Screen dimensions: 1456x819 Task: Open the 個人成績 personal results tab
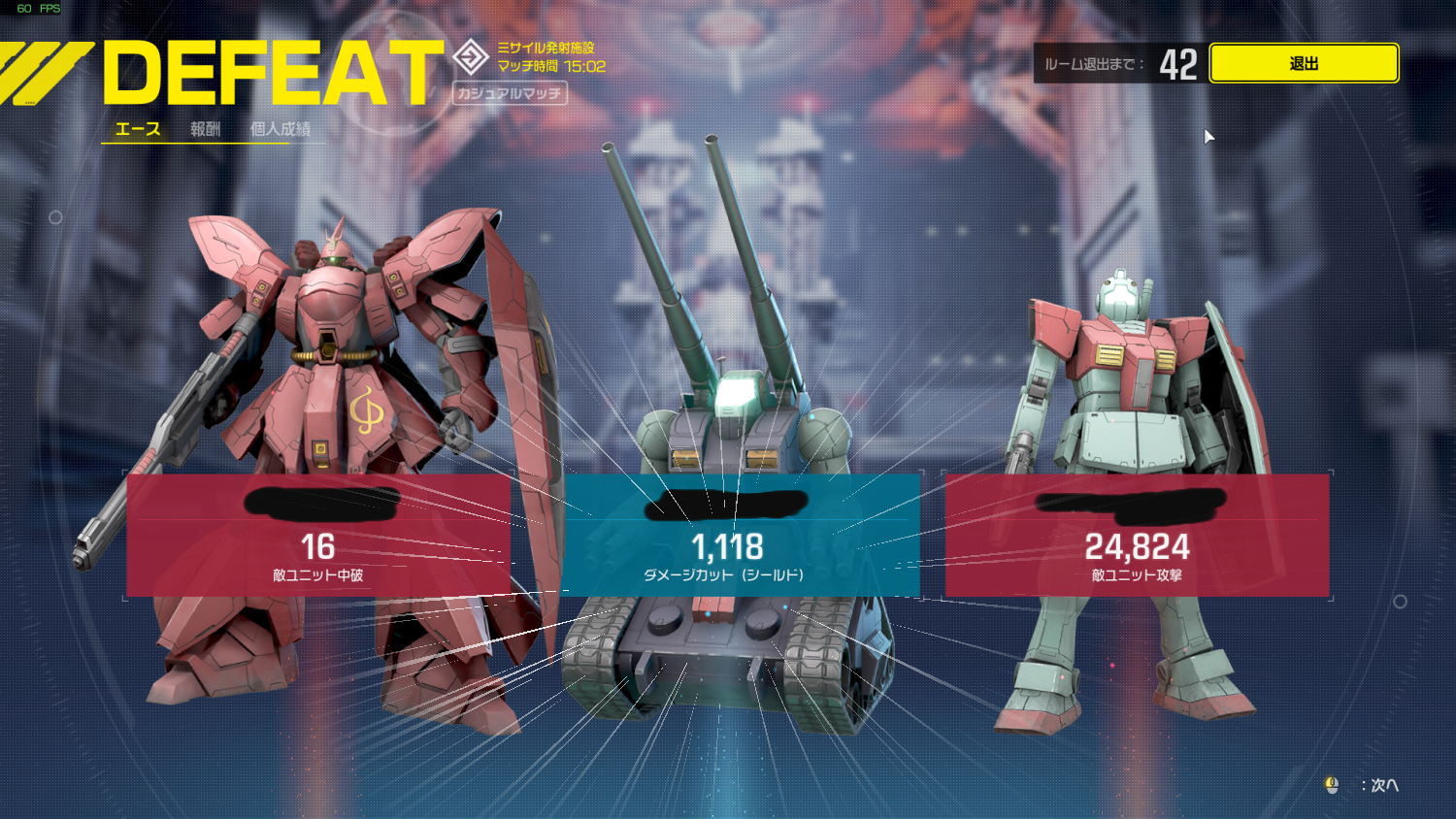click(x=281, y=129)
